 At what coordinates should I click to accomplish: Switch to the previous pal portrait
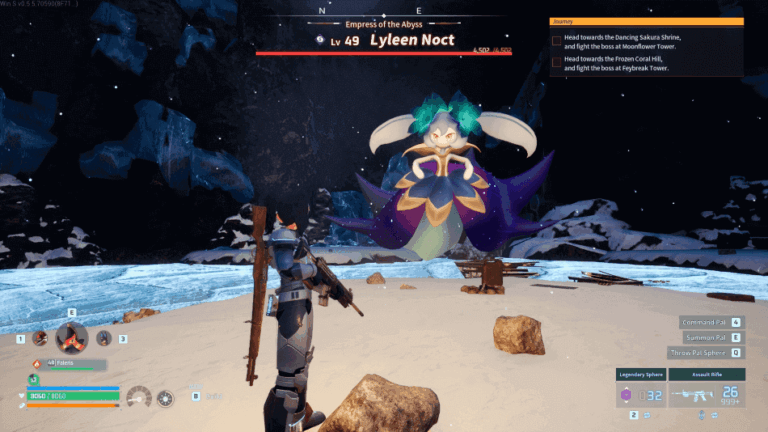(x=40, y=338)
